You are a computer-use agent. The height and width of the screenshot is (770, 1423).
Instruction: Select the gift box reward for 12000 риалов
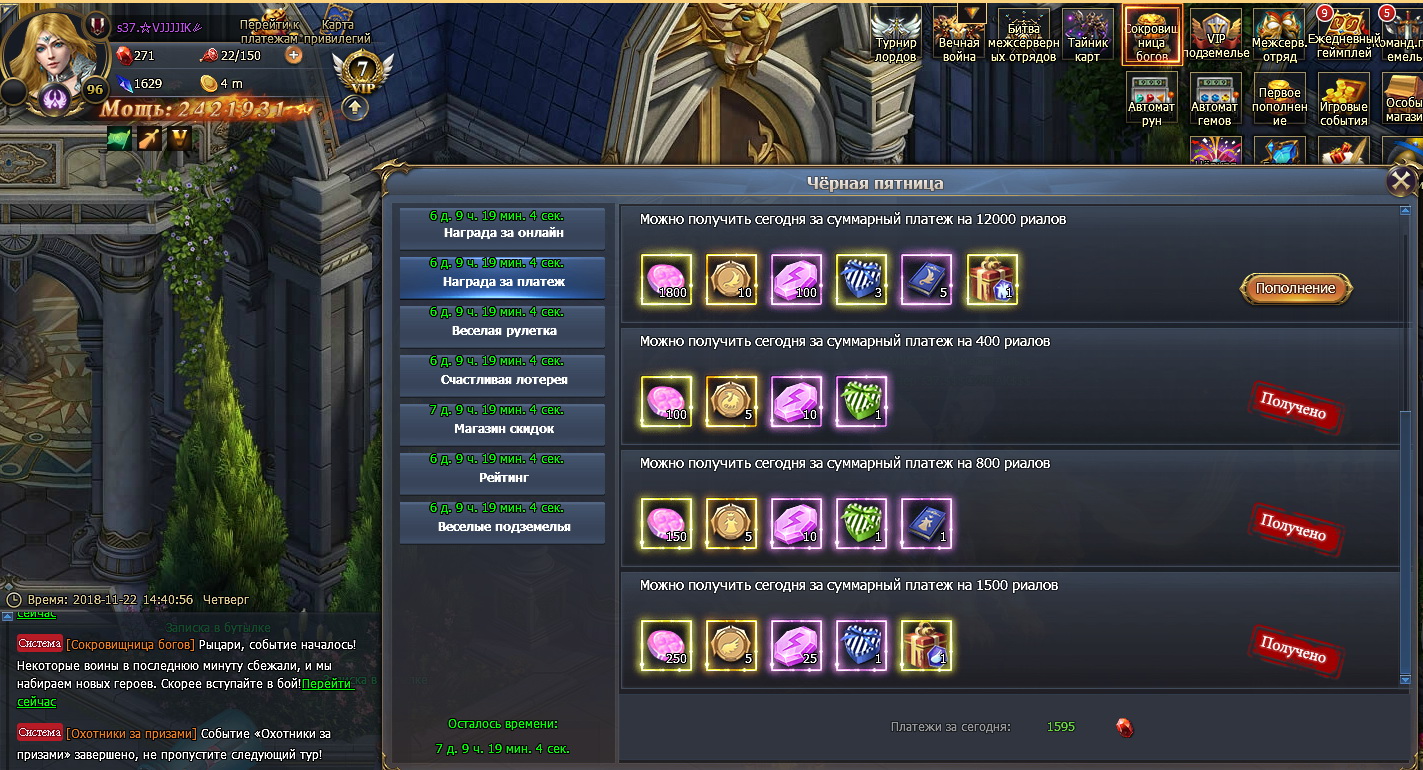pos(992,279)
